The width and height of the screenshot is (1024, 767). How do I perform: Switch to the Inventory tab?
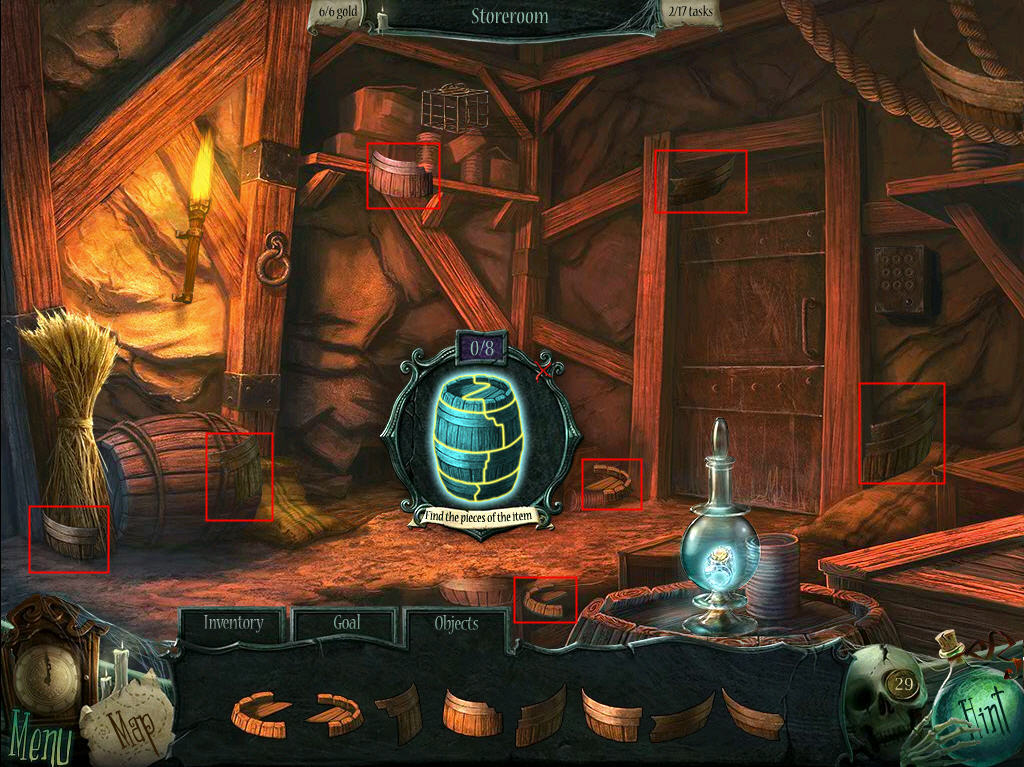[234, 623]
